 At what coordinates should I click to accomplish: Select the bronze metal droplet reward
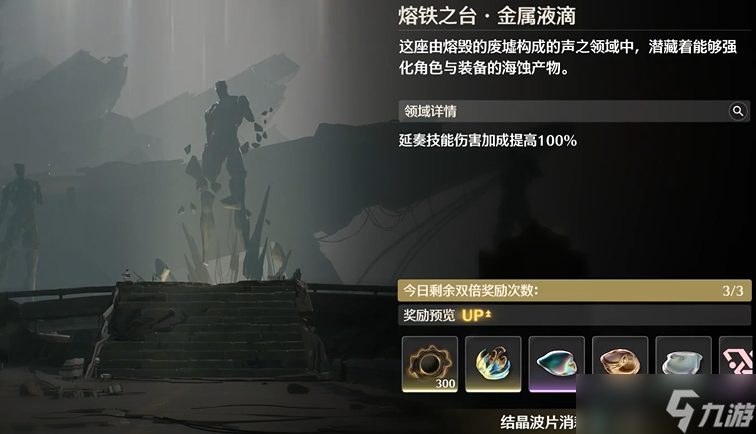[x=620, y=364]
